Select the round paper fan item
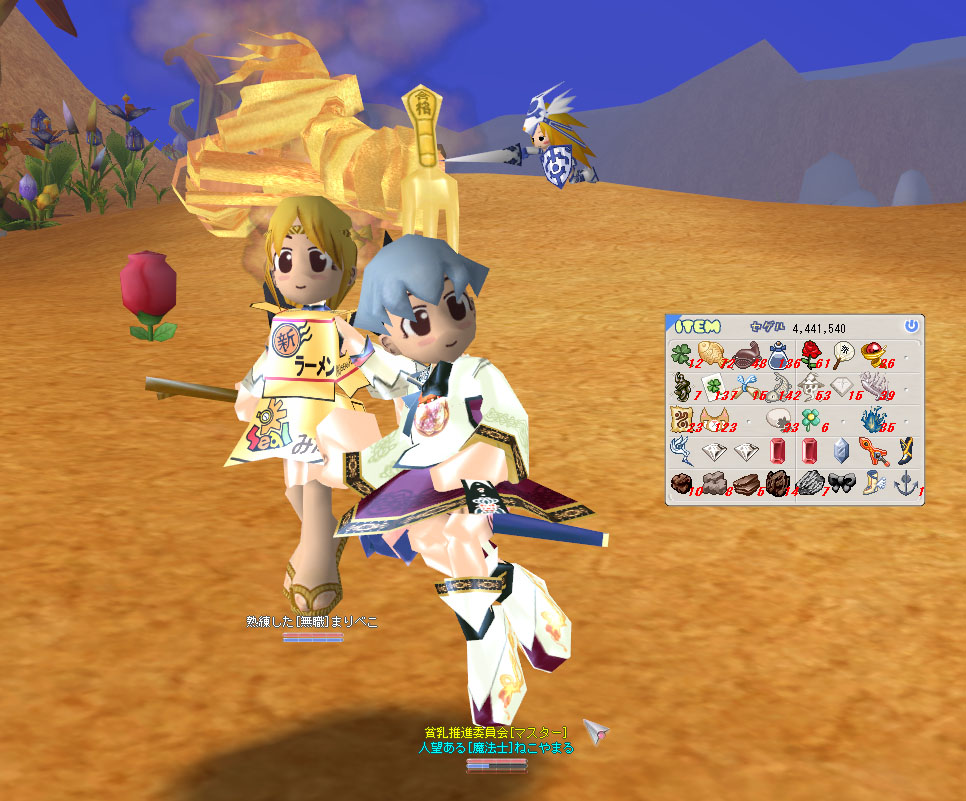The width and height of the screenshot is (966, 801). [x=843, y=352]
